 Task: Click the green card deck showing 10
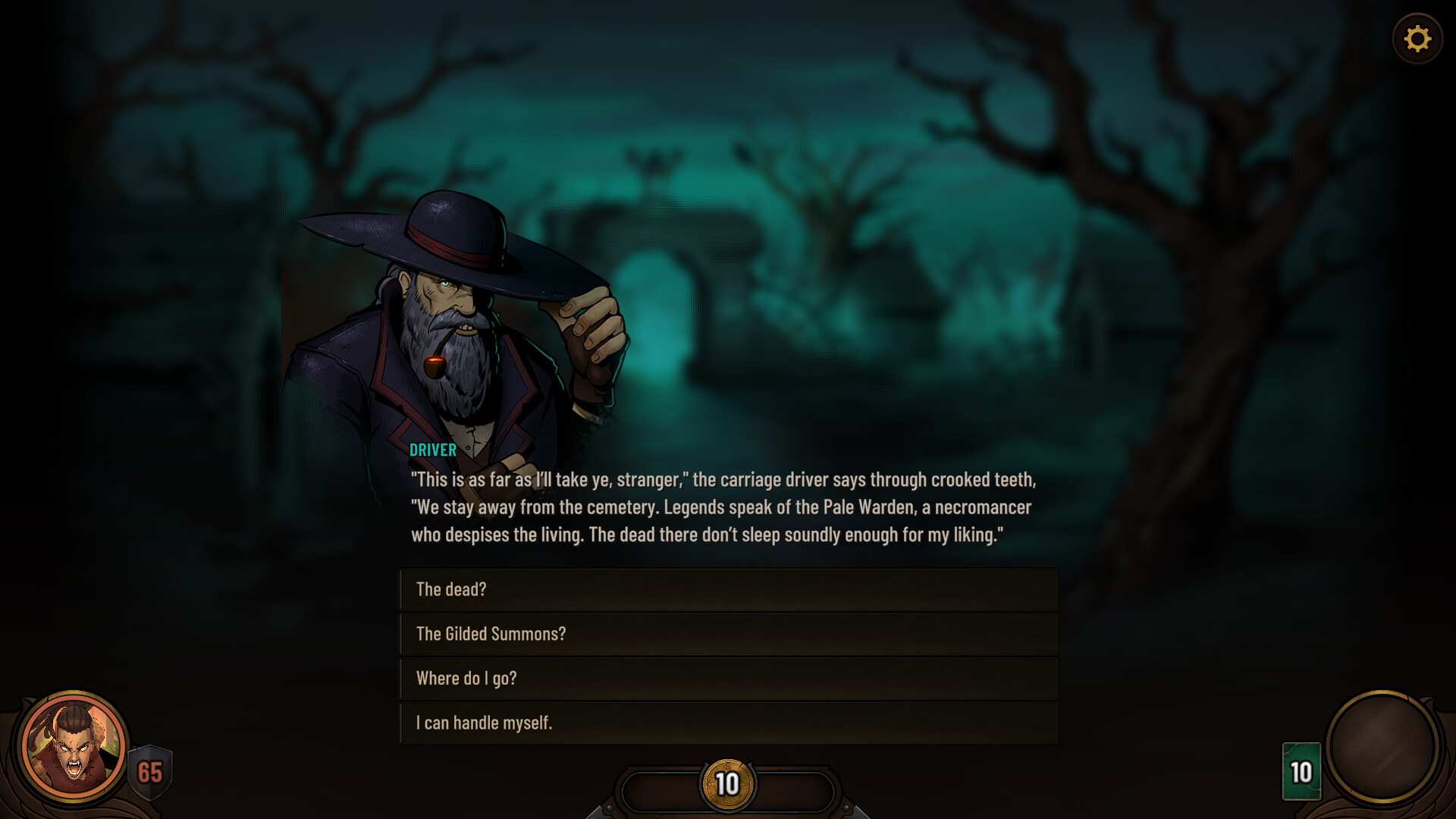pyautogui.click(x=1301, y=771)
